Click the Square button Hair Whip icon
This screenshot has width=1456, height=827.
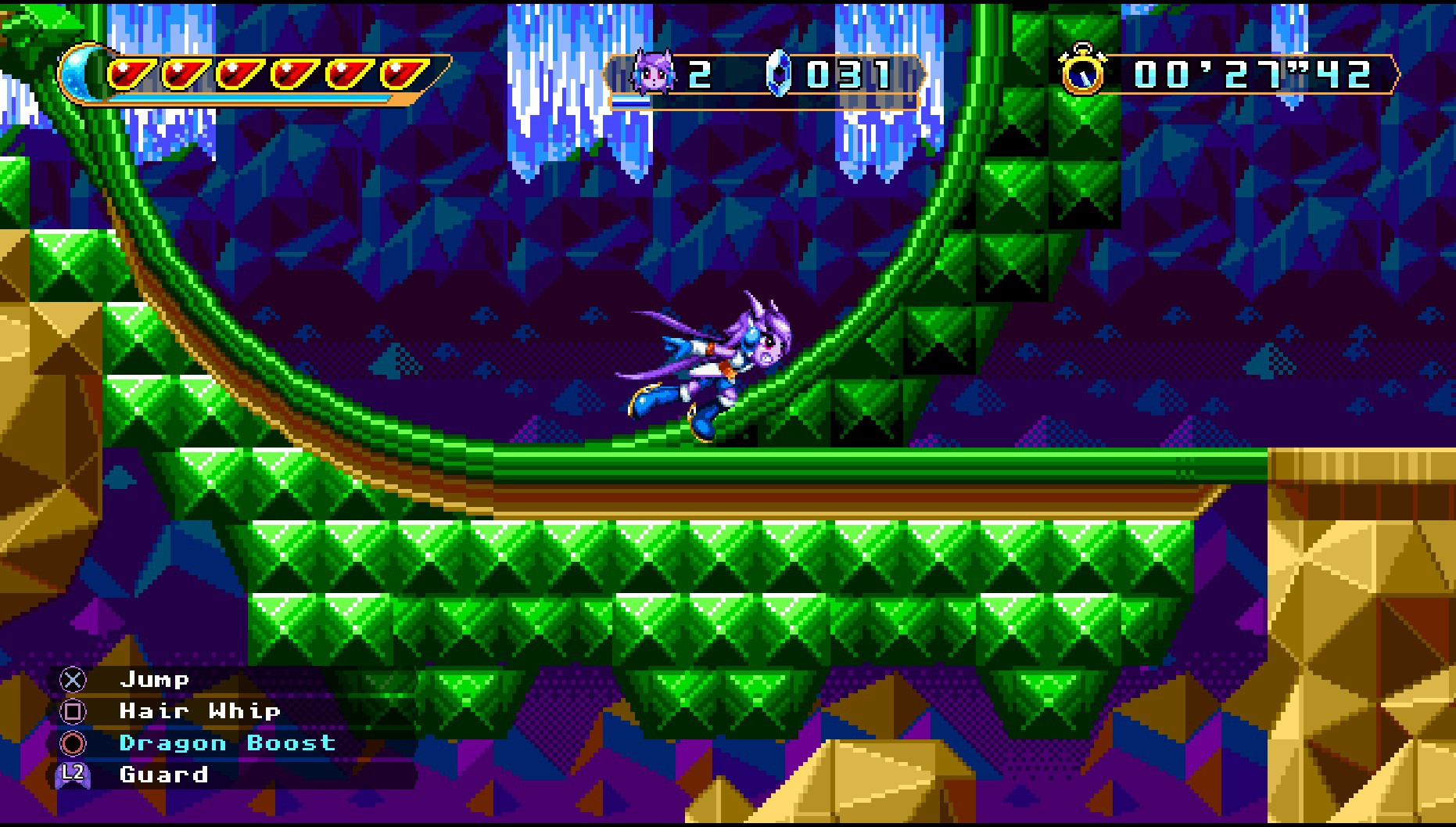coord(71,711)
